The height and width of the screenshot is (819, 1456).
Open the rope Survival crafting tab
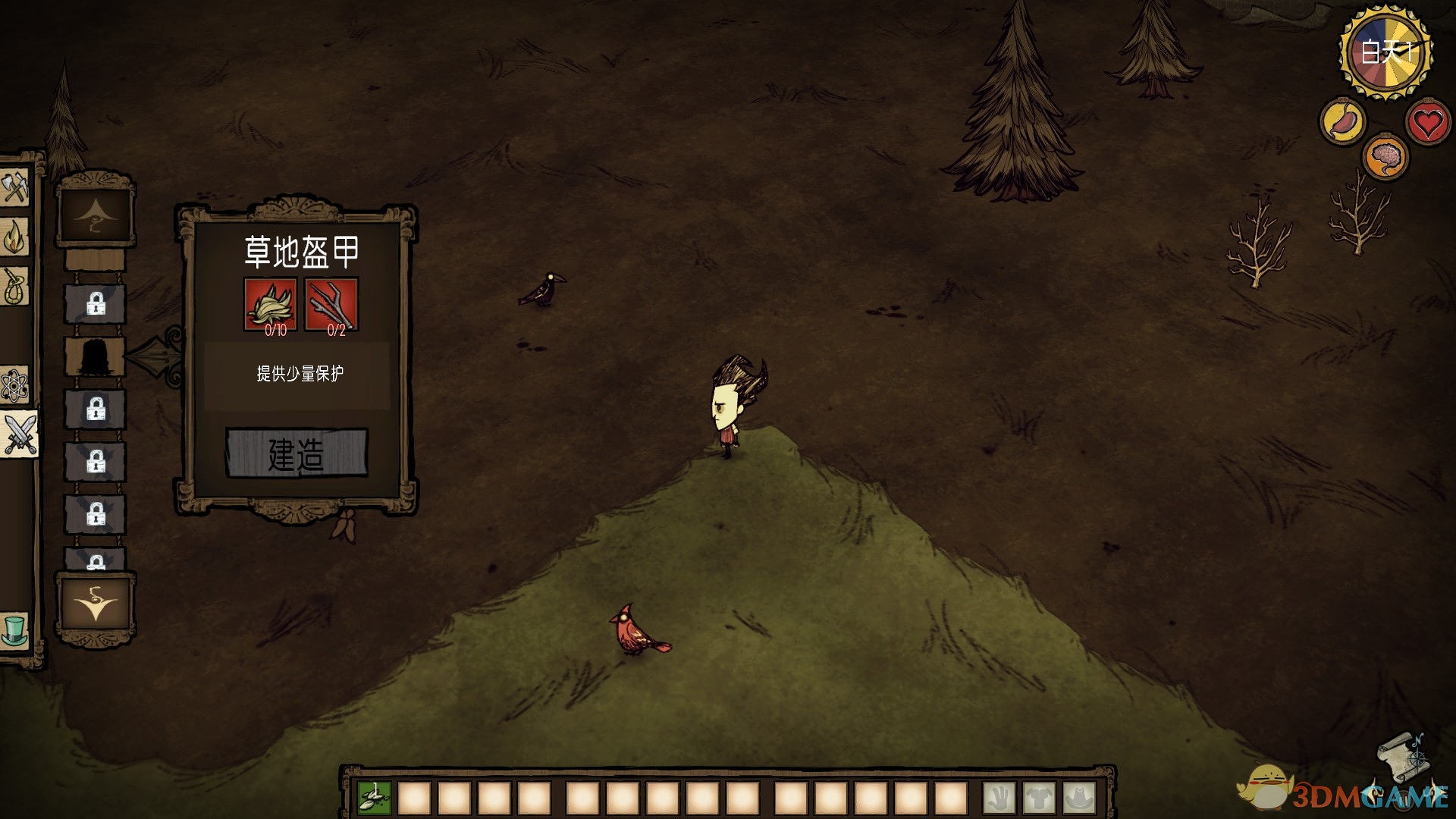pyautogui.click(x=14, y=287)
